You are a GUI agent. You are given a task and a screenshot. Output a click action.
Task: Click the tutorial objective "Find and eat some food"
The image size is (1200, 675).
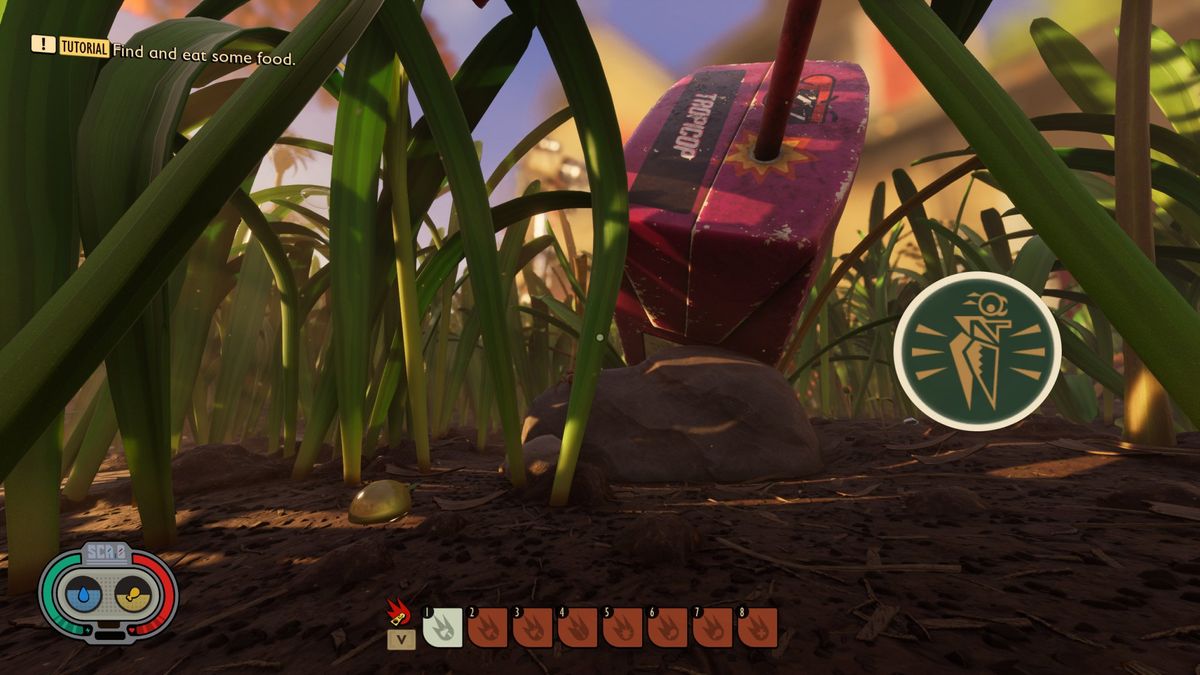(x=204, y=59)
